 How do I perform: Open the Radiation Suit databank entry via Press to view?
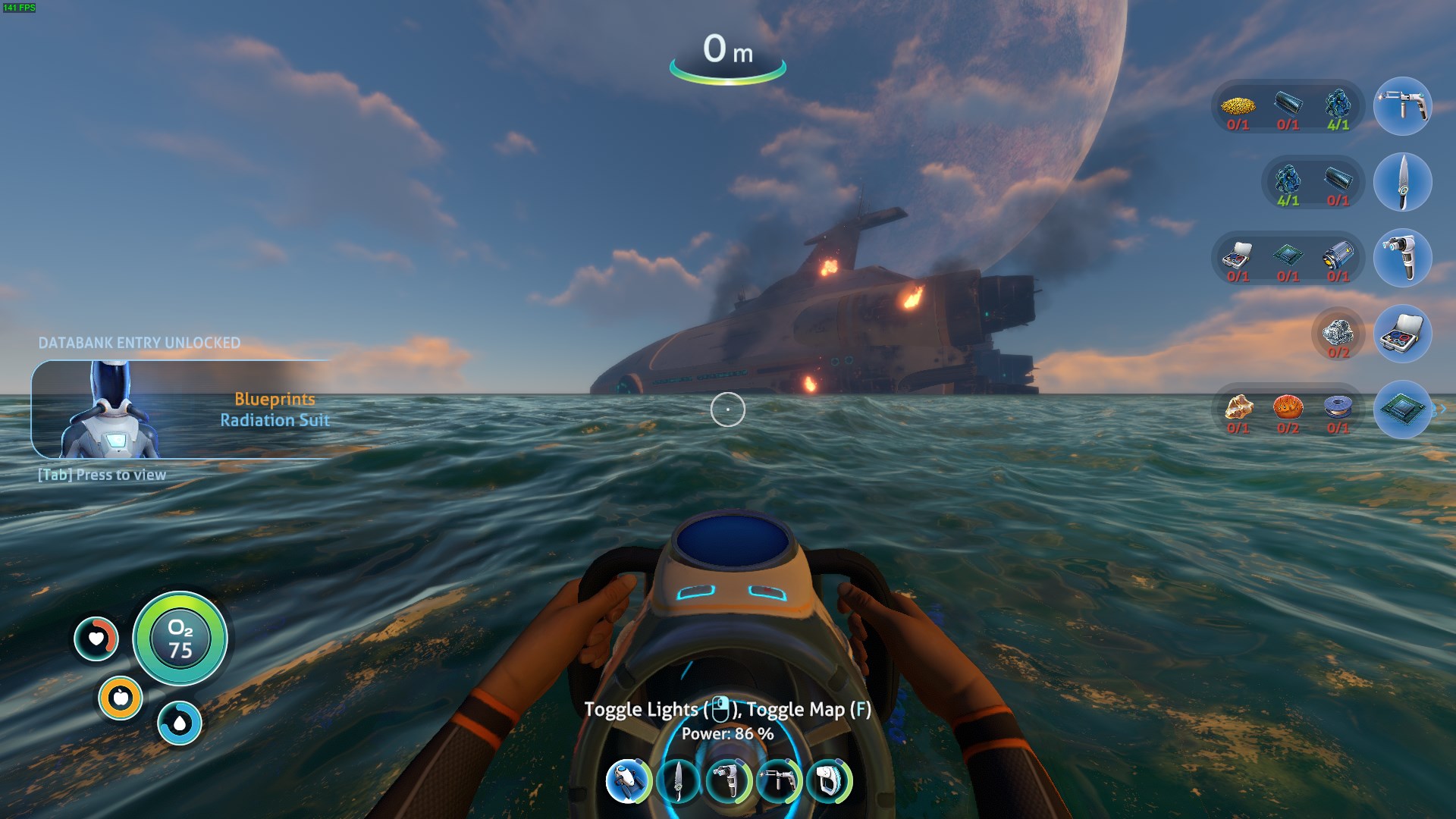click(102, 474)
